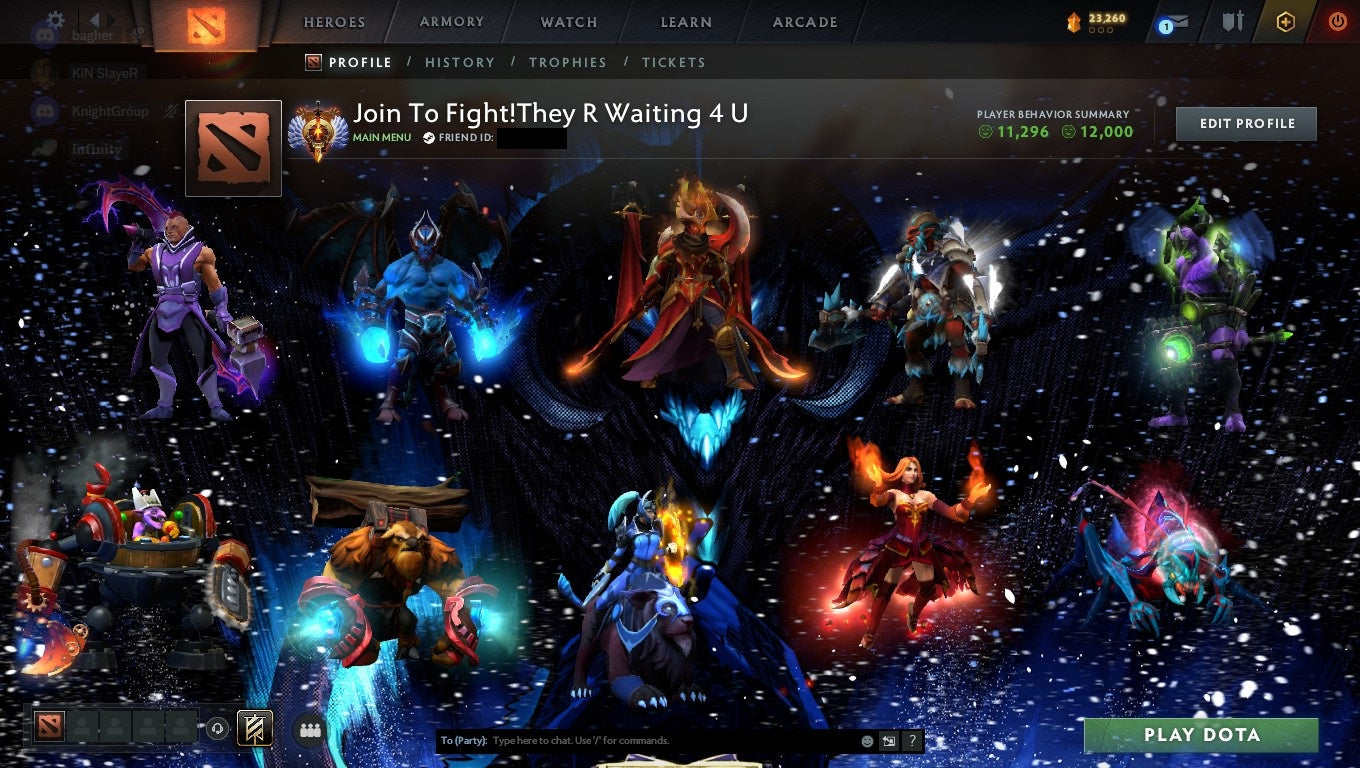Open the WATCH menu

568,21
